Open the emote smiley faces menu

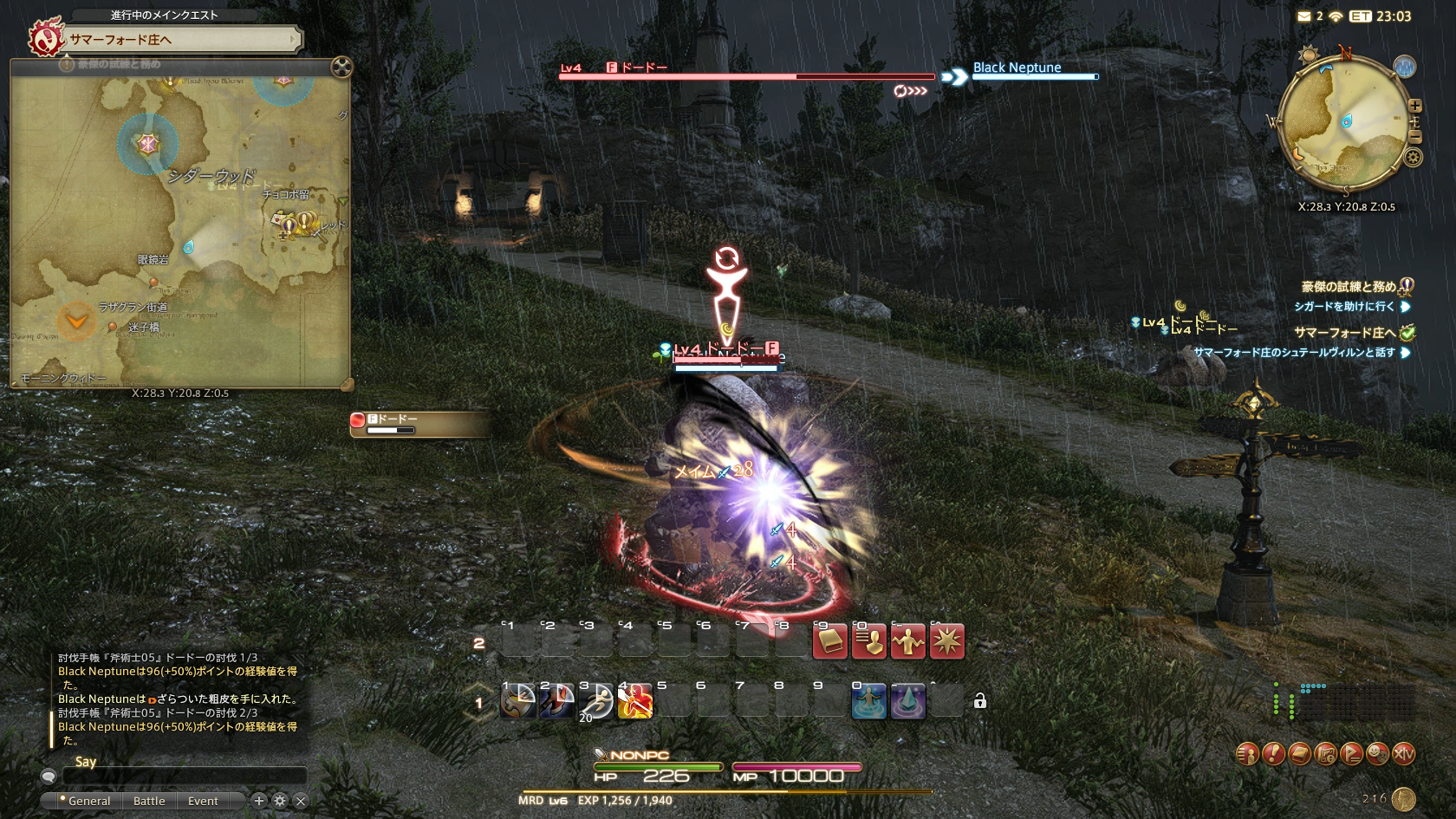pos(1377,754)
